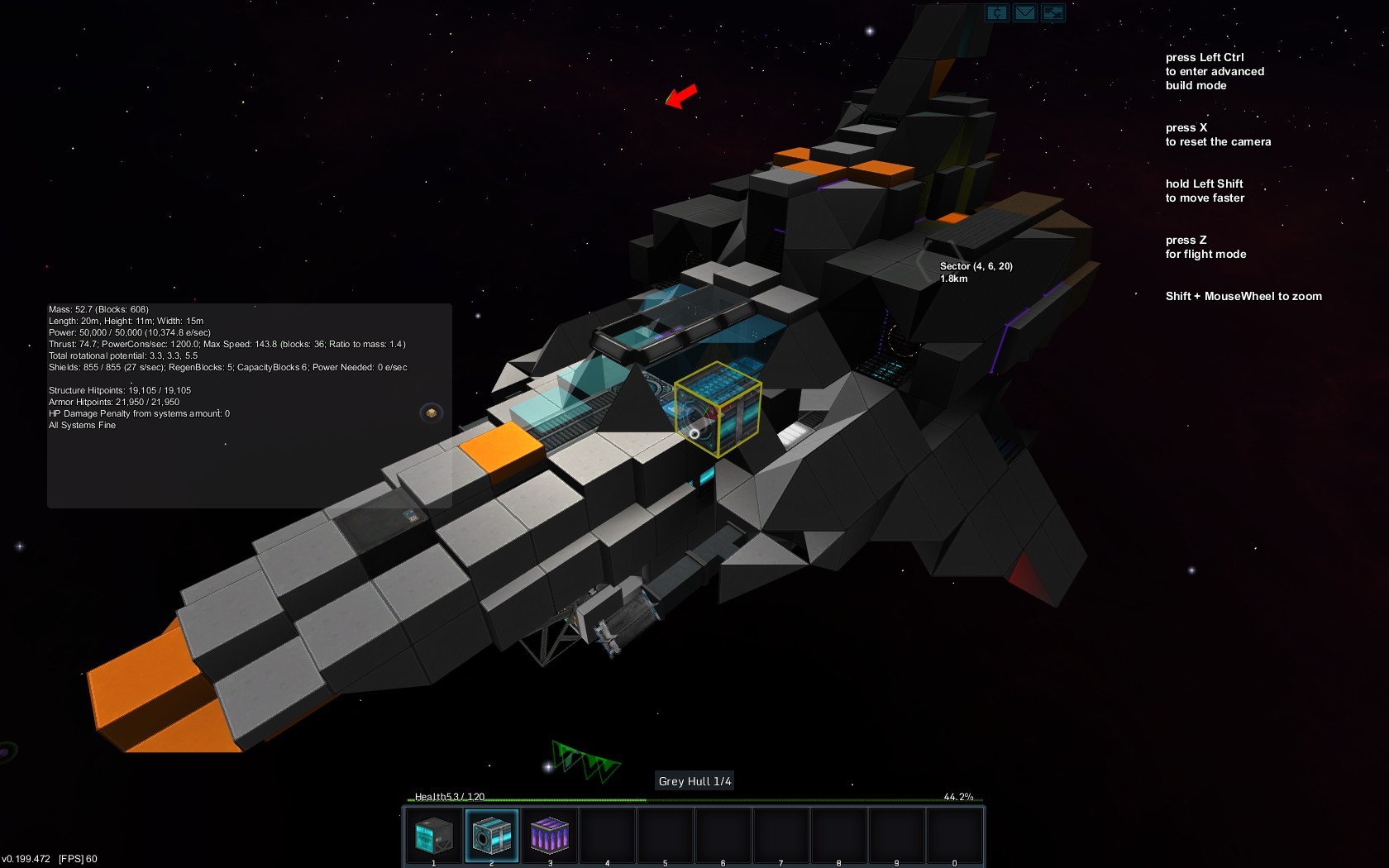This screenshot has width=1389, height=868.
Task: Select the cyan cannon-barrel block in slot 2
Action: pos(492,836)
